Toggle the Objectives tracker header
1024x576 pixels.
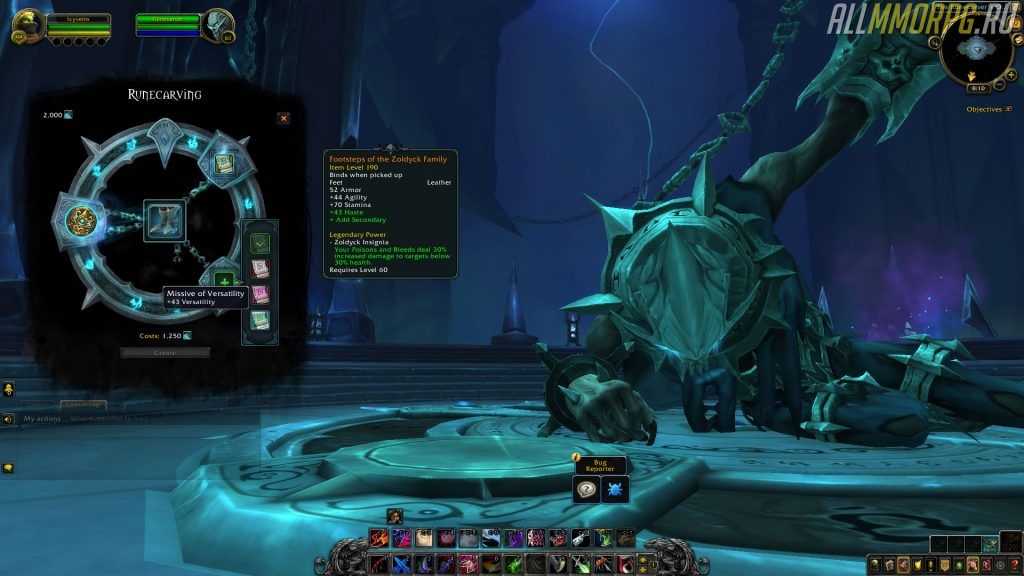pos(984,109)
